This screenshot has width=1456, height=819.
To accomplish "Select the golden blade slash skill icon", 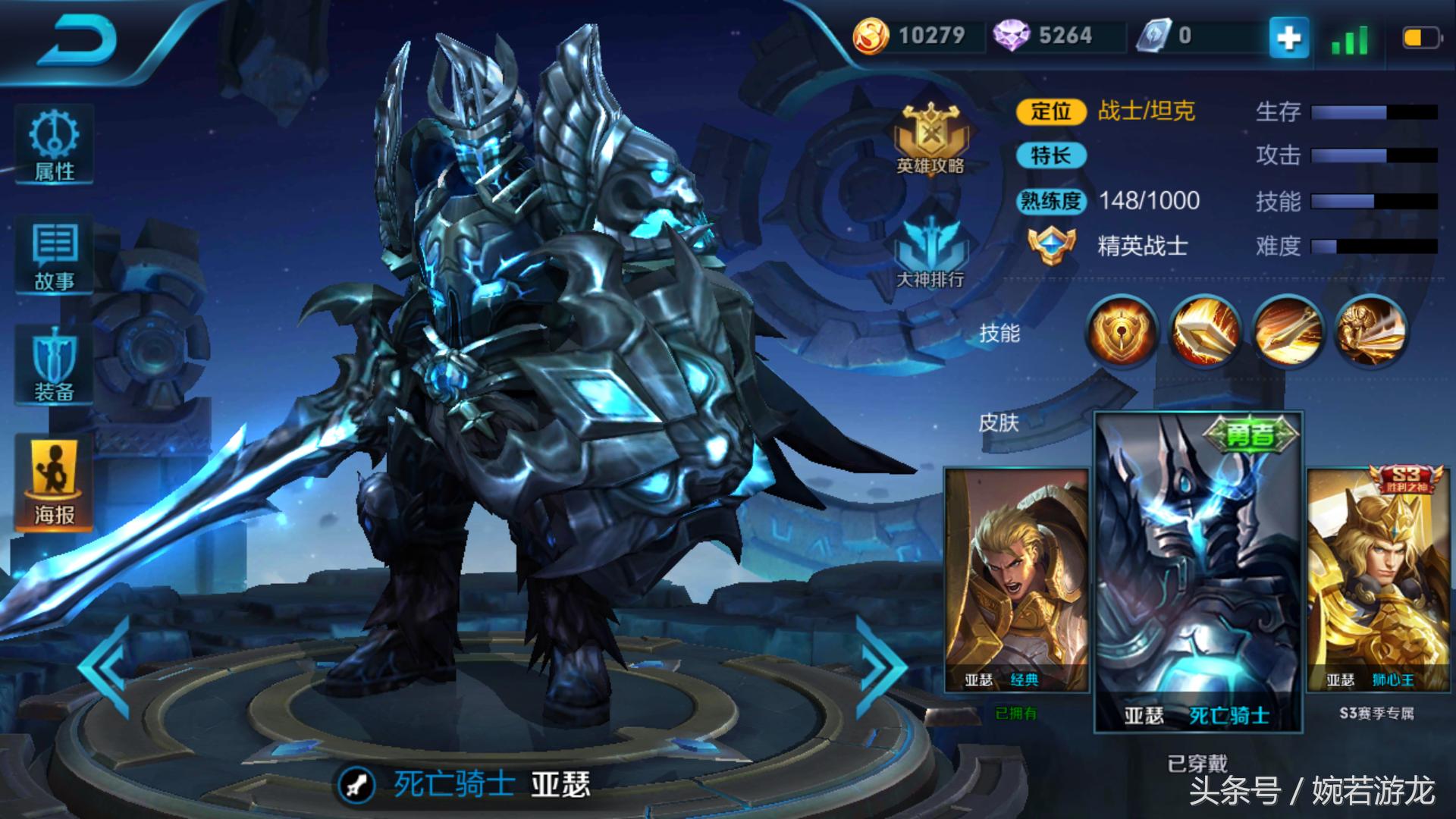I will pyautogui.click(x=1205, y=331).
